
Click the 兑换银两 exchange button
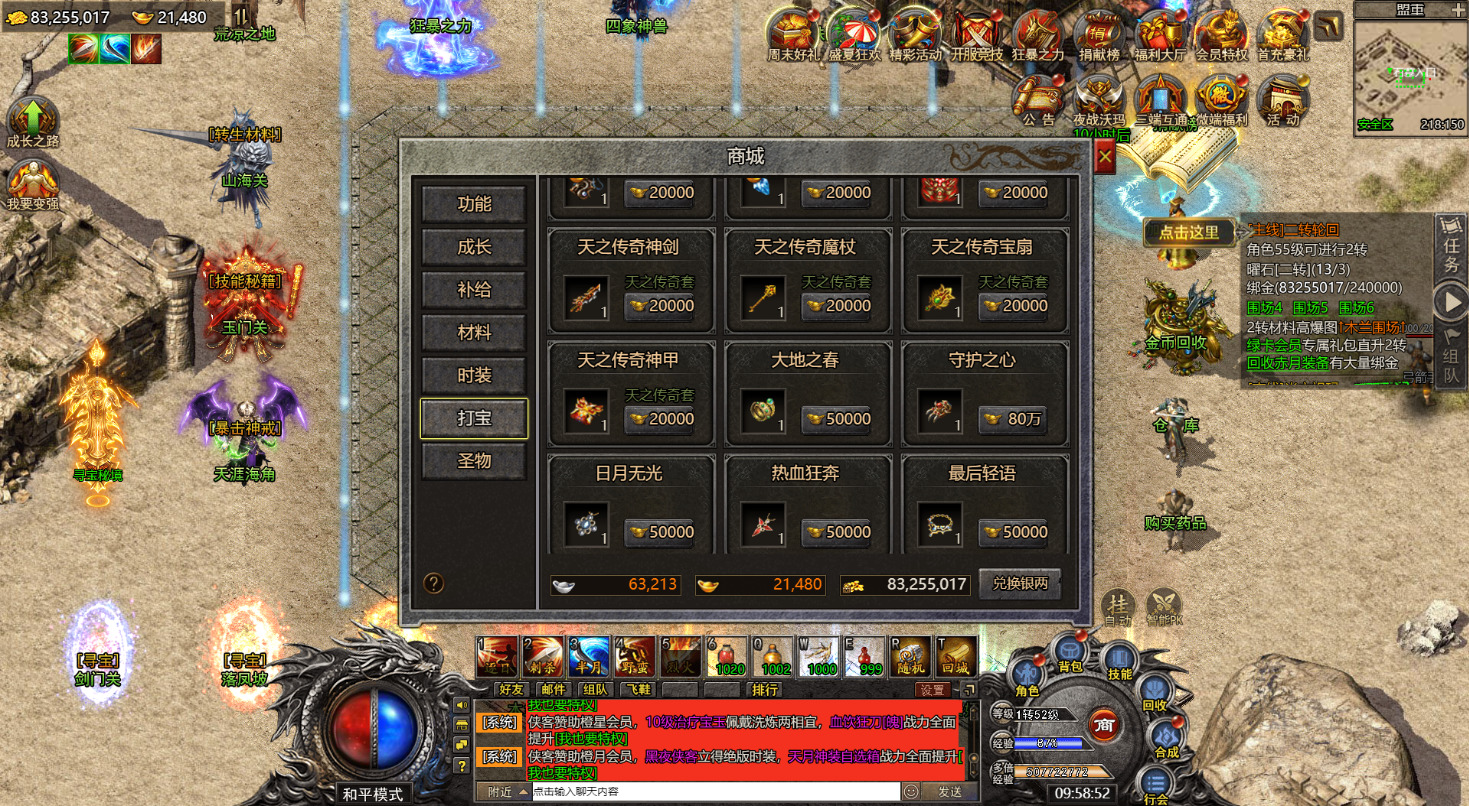point(1020,584)
